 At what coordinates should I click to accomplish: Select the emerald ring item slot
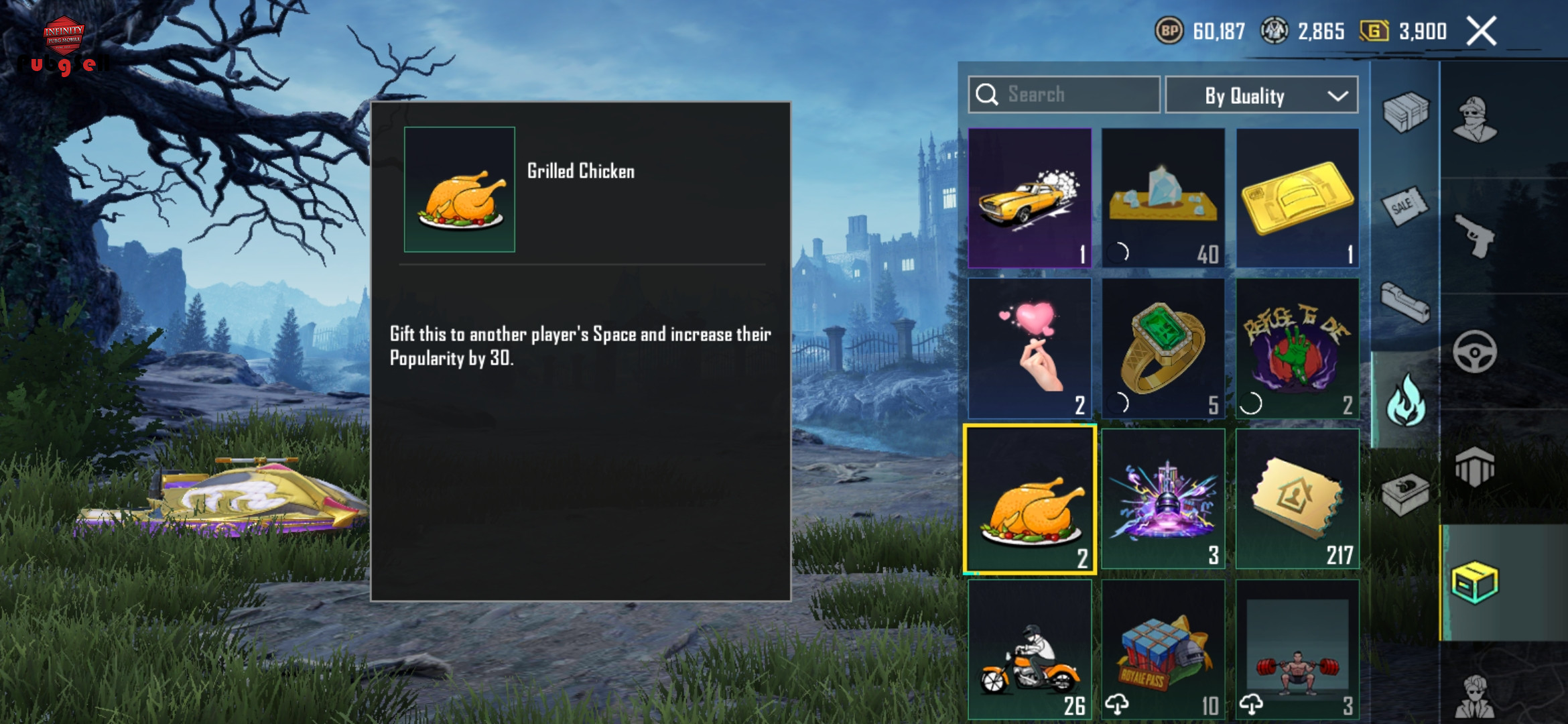click(1163, 349)
